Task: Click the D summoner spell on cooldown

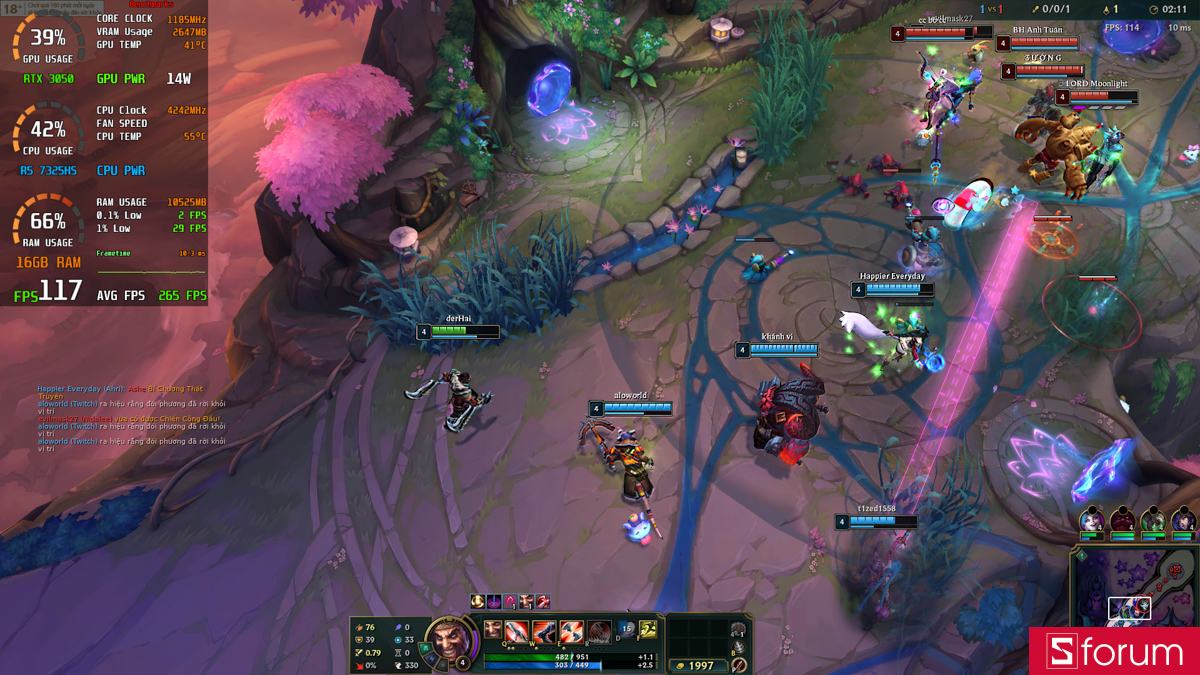Action: click(626, 629)
